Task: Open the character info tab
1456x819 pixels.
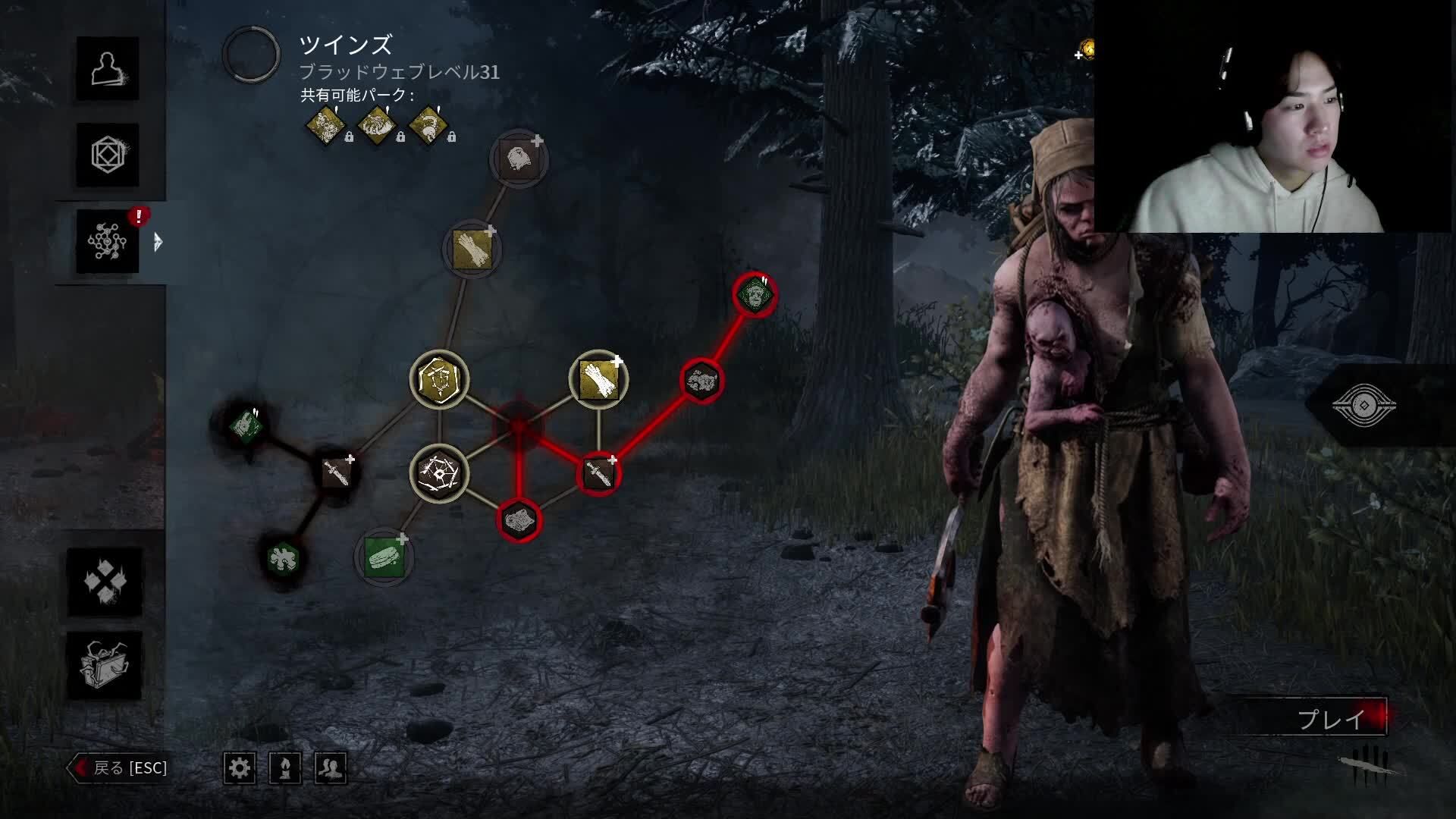Action: [x=107, y=68]
